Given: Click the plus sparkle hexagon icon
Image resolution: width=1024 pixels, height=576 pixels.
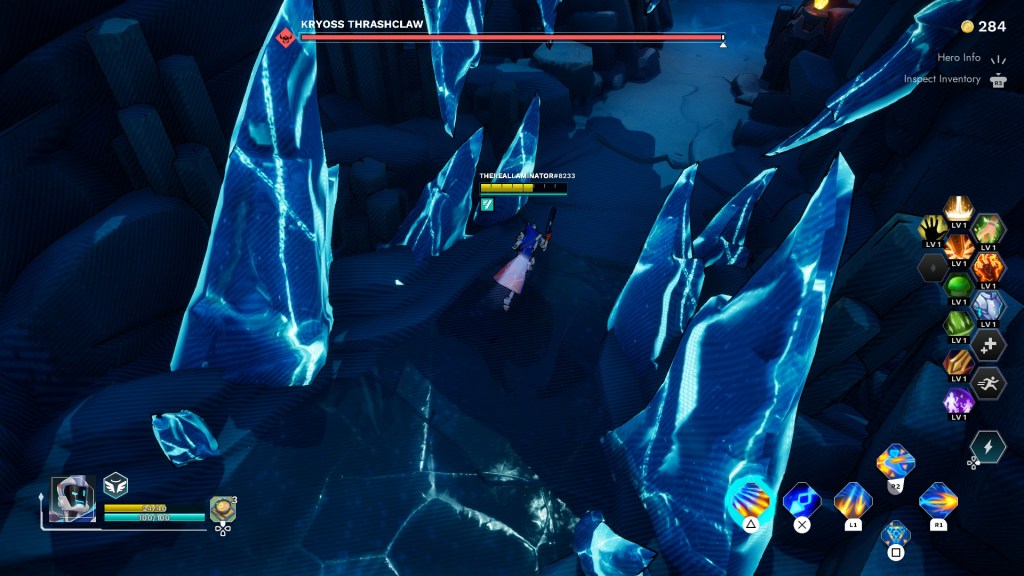Looking at the screenshot, I should (988, 344).
